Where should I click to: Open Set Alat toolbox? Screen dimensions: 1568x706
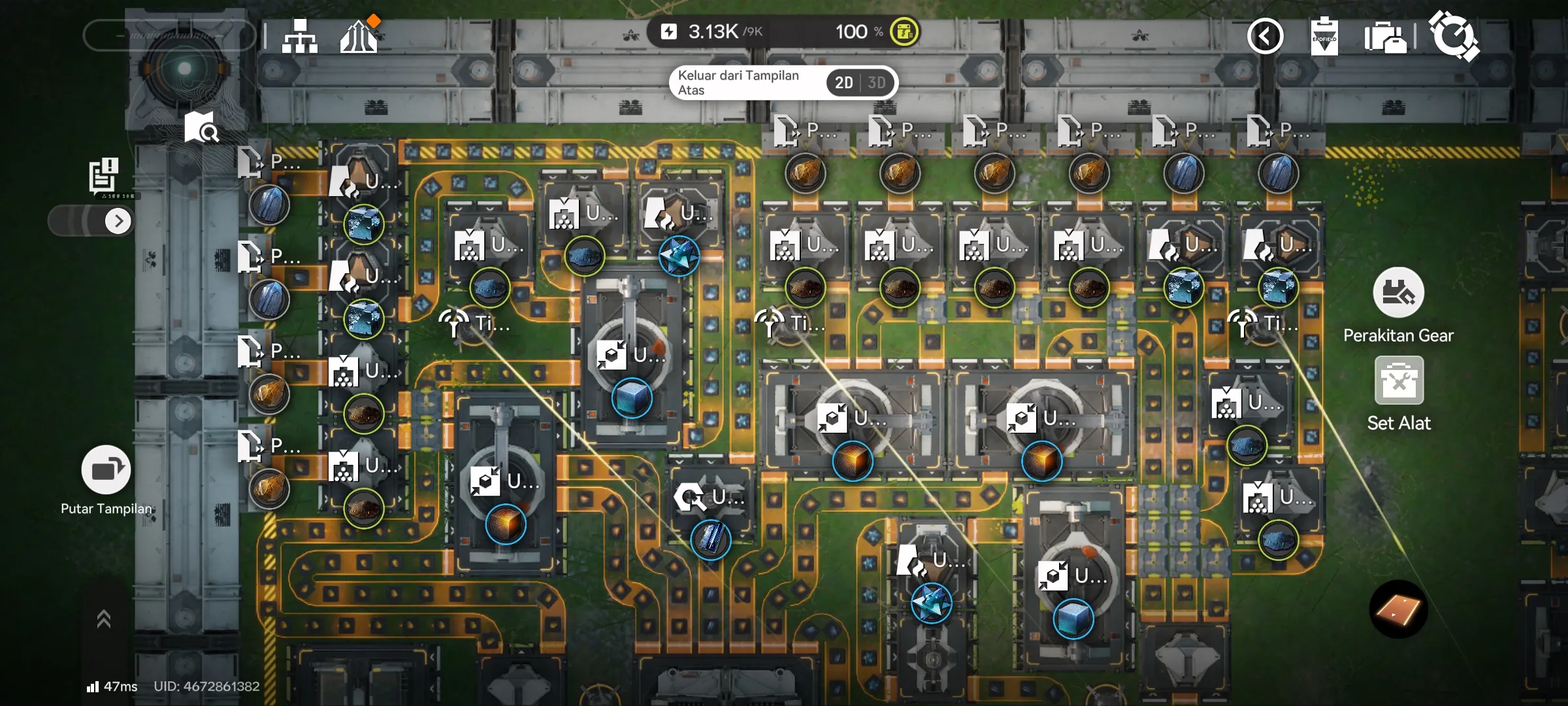(x=1399, y=381)
